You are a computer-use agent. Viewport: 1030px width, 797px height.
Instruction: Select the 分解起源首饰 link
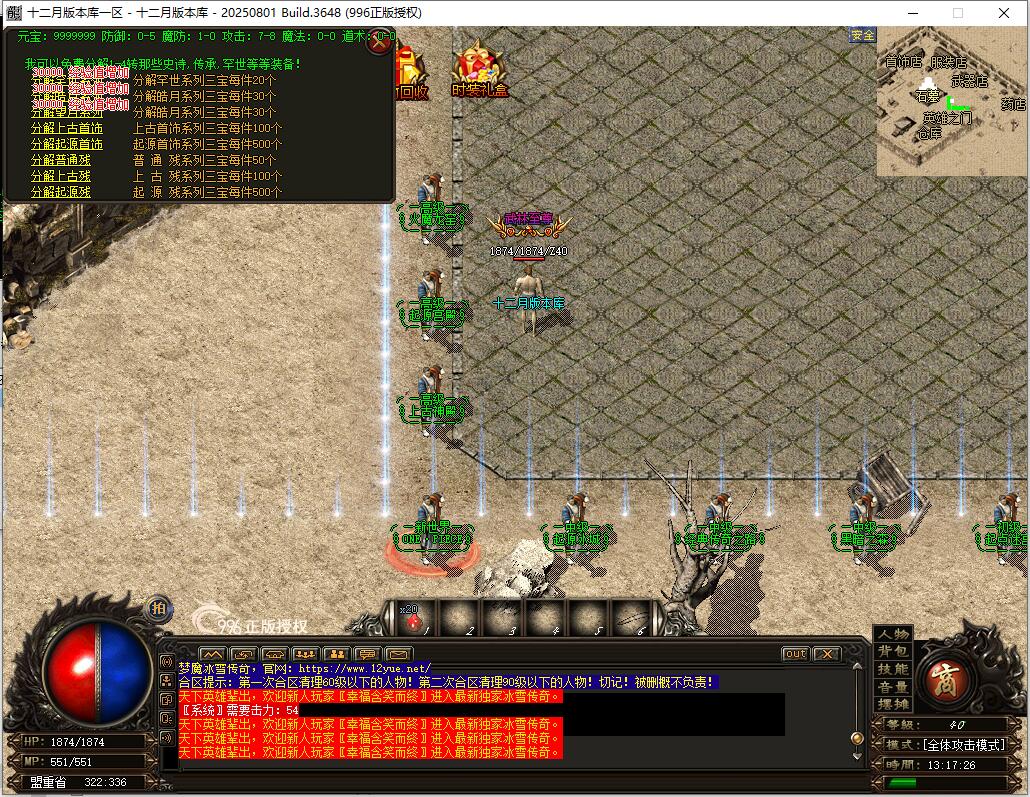click(66, 144)
